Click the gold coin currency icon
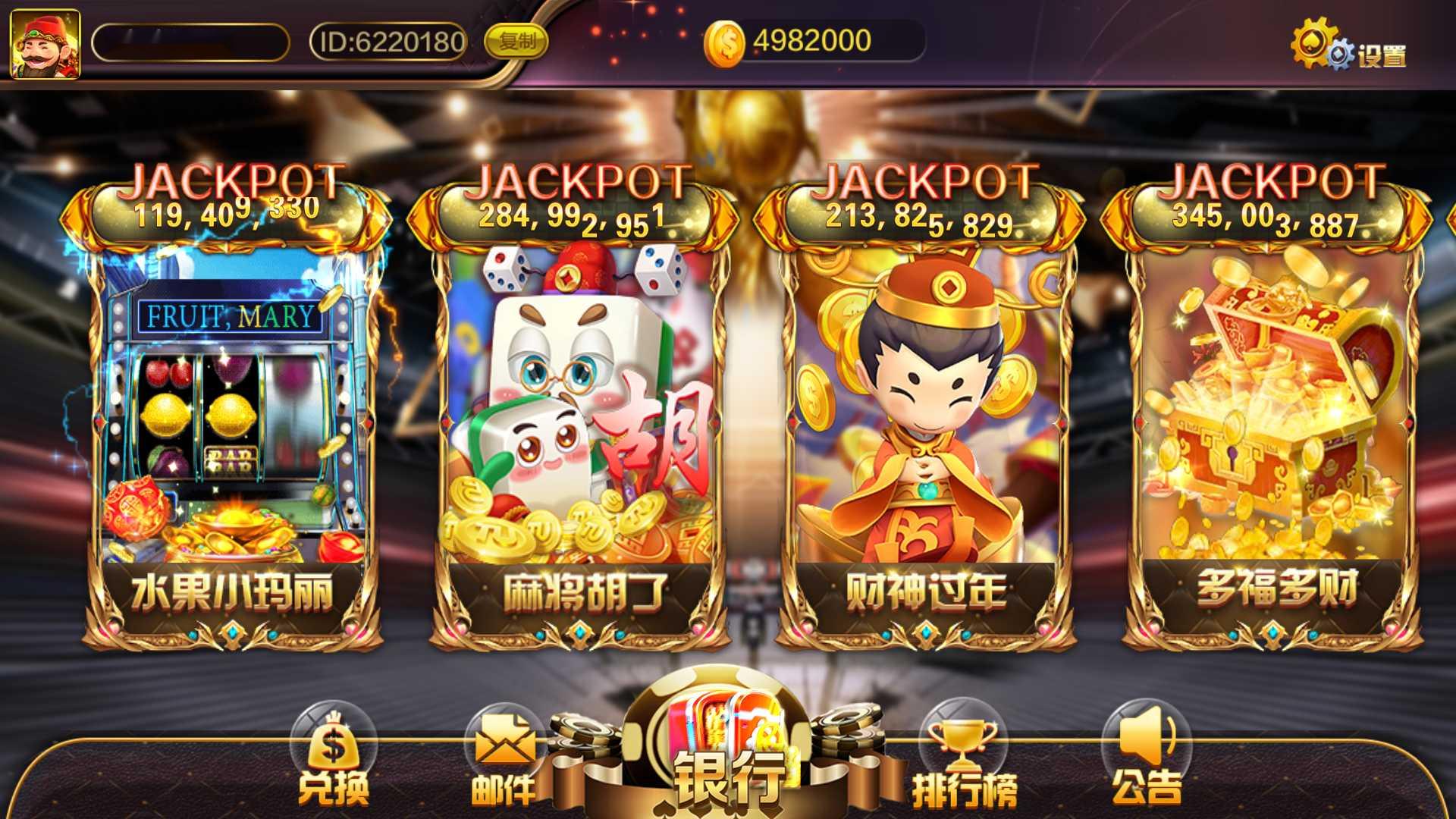The image size is (1456, 819). (x=726, y=43)
